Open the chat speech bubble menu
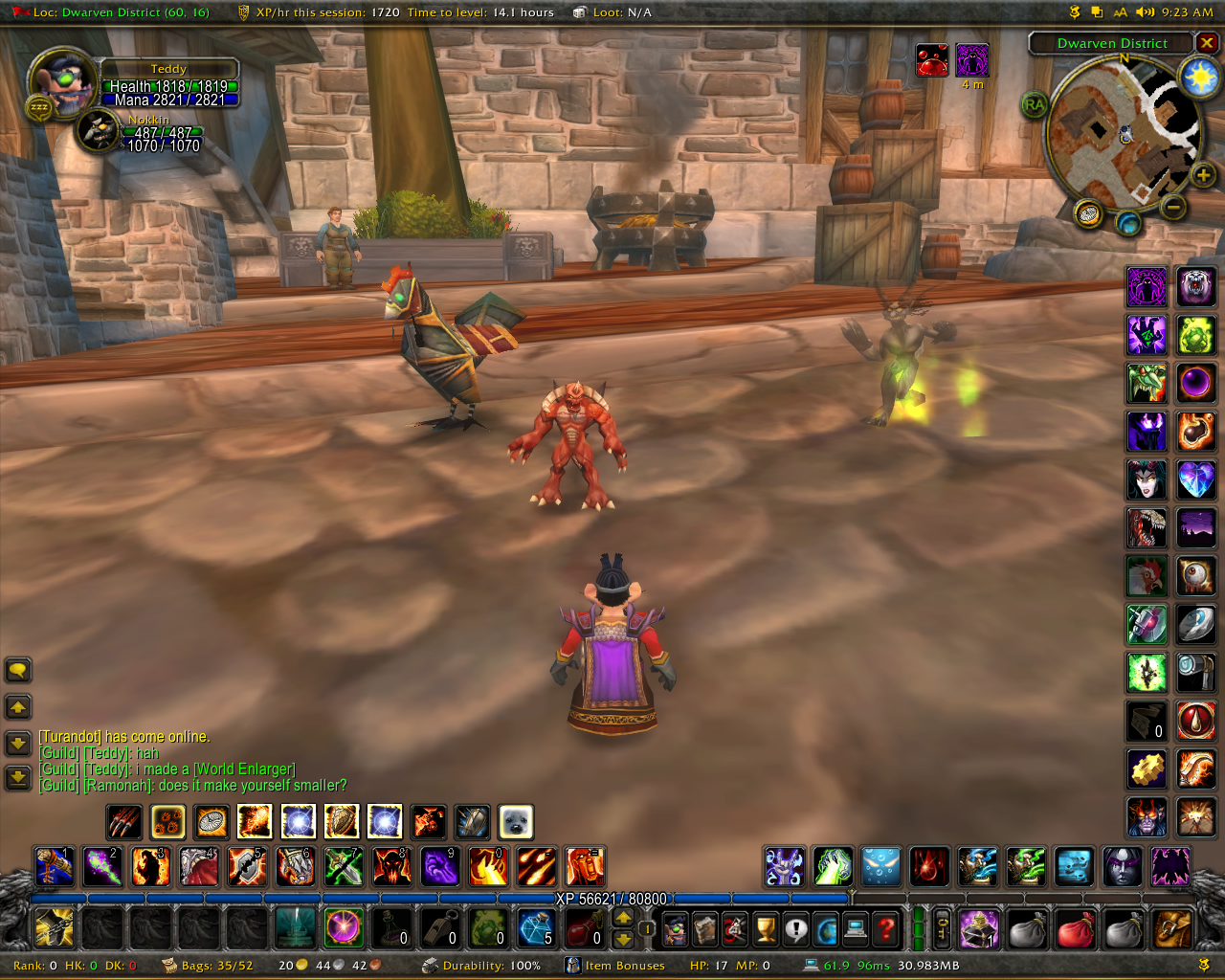 (18, 670)
